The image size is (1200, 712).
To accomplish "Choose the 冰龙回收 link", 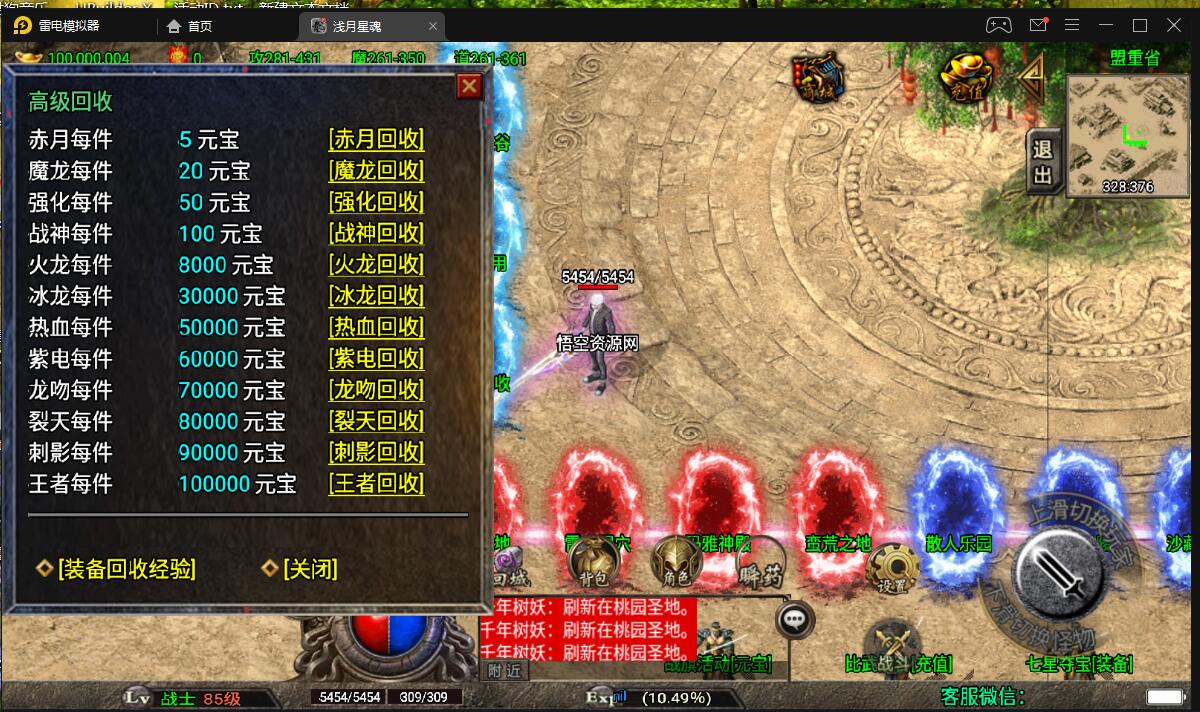I will click(x=376, y=296).
